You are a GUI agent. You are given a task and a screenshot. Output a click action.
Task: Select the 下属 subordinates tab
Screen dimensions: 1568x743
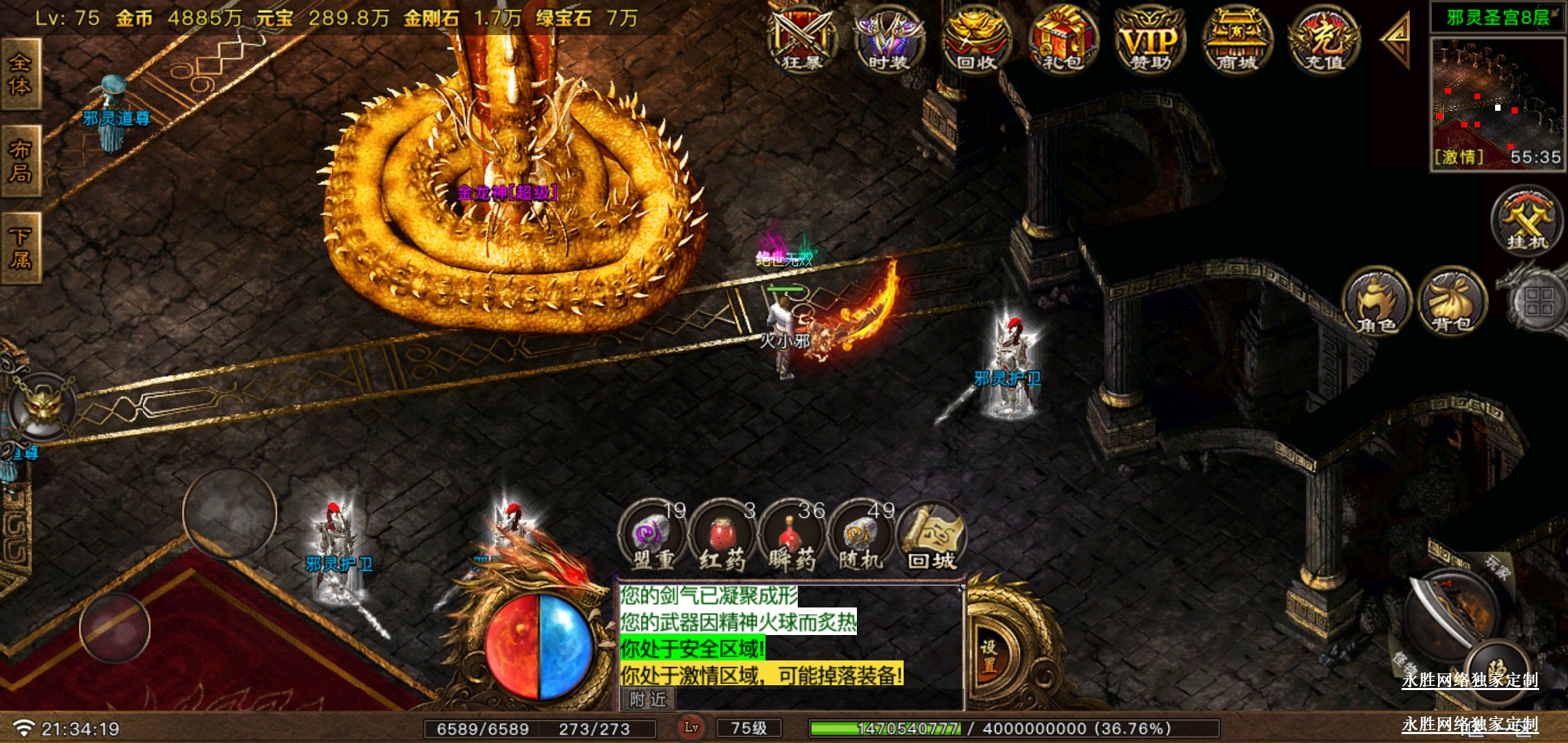point(20,248)
